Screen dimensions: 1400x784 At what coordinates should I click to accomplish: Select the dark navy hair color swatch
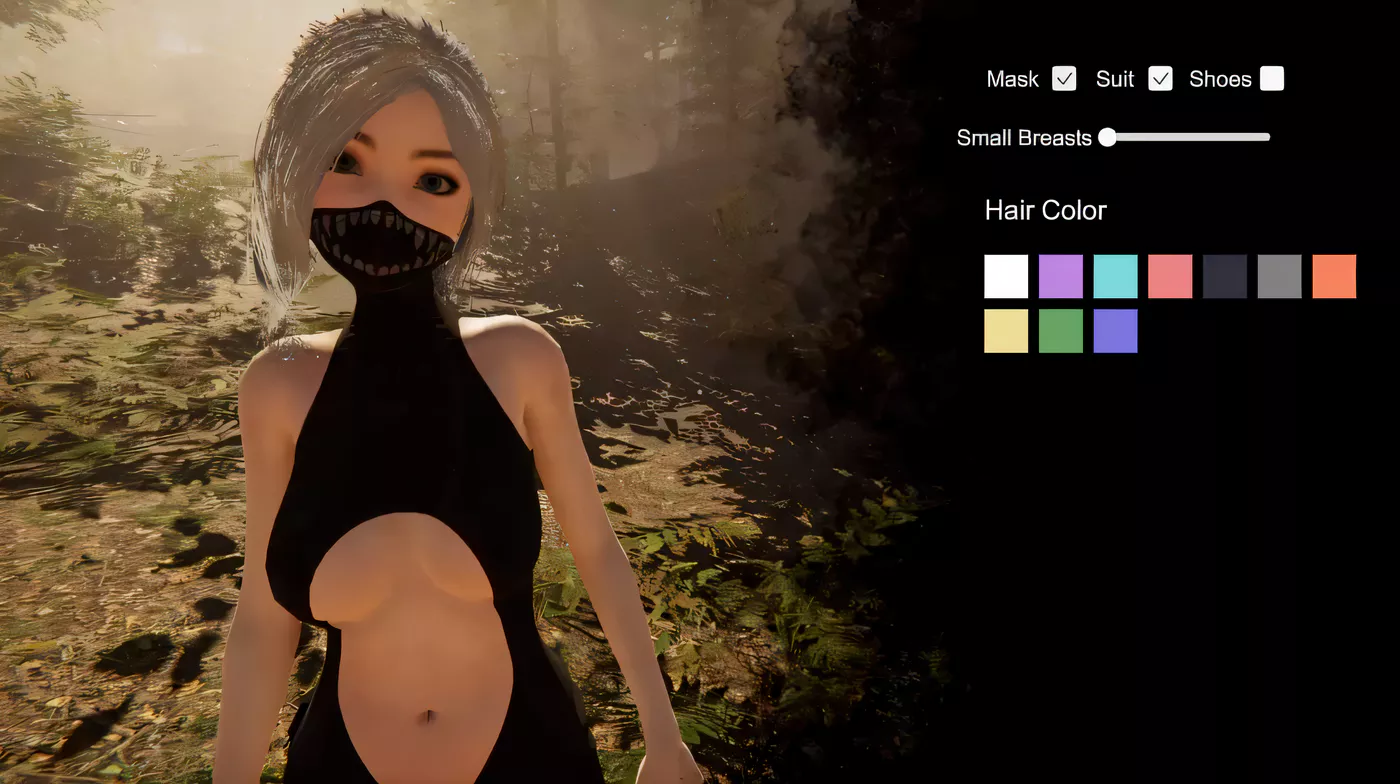pos(1225,276)
